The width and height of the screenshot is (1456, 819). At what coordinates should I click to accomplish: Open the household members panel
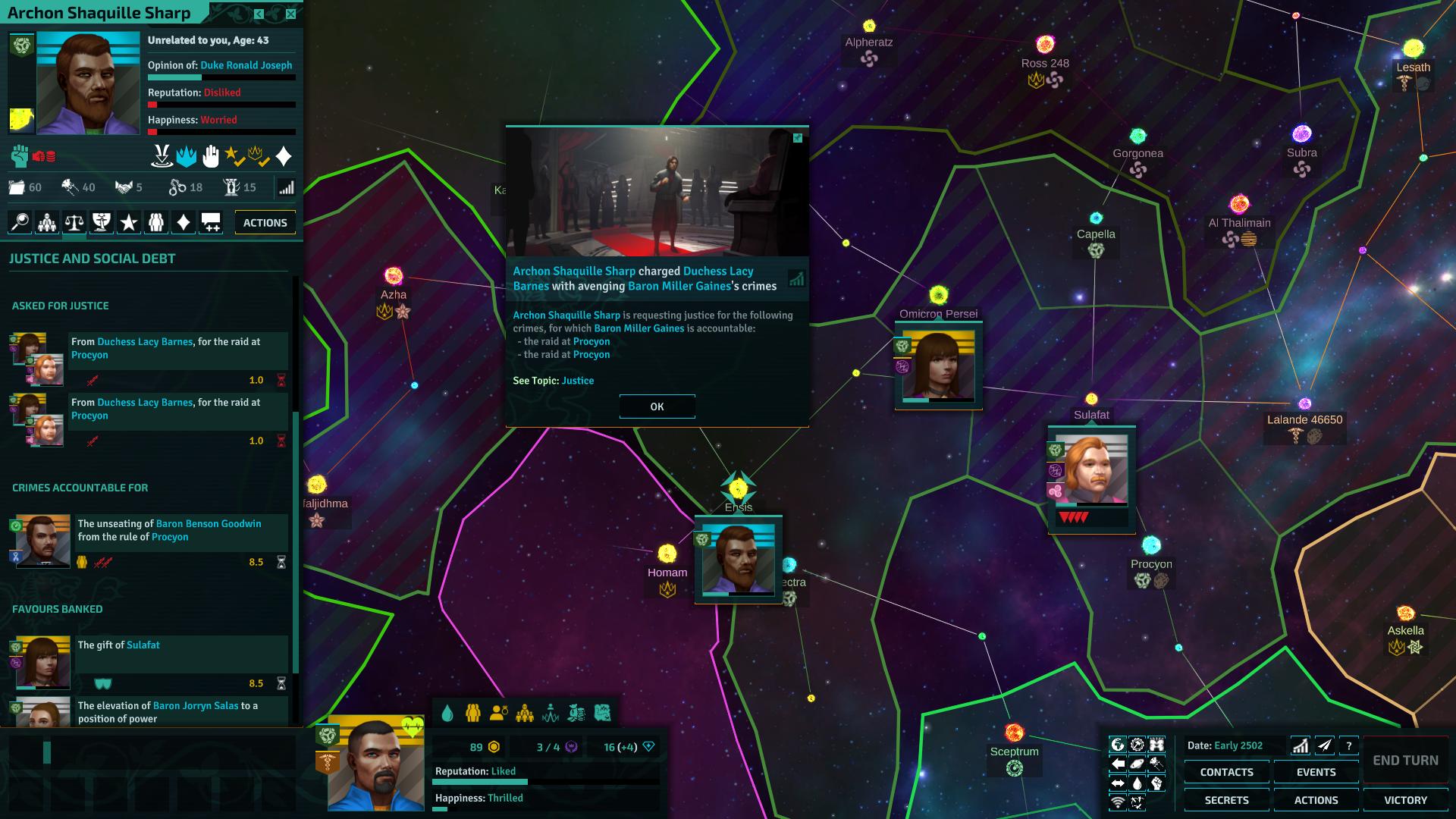(156, 222)
